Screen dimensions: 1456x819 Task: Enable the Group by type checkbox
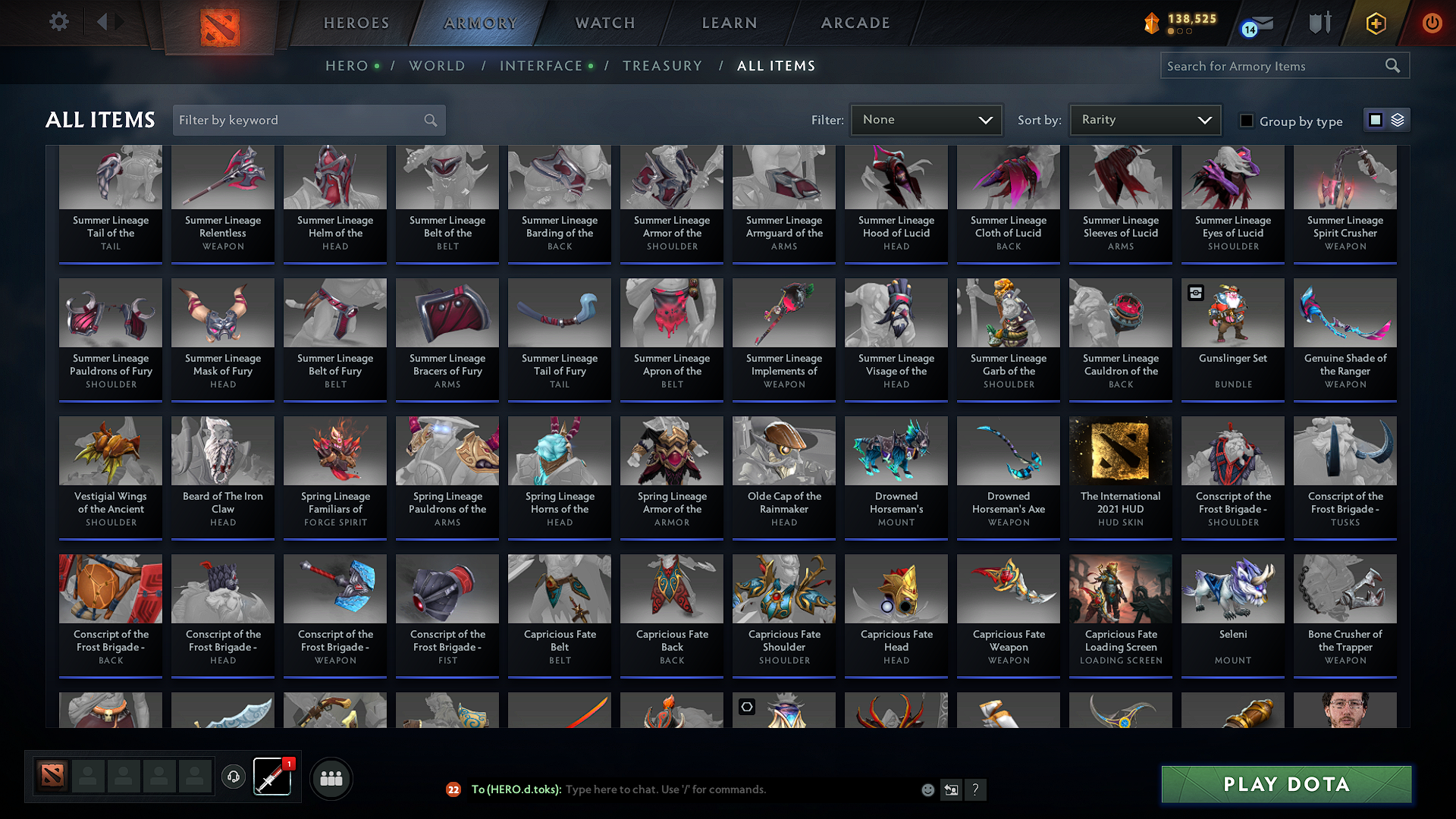point(1247,121)
